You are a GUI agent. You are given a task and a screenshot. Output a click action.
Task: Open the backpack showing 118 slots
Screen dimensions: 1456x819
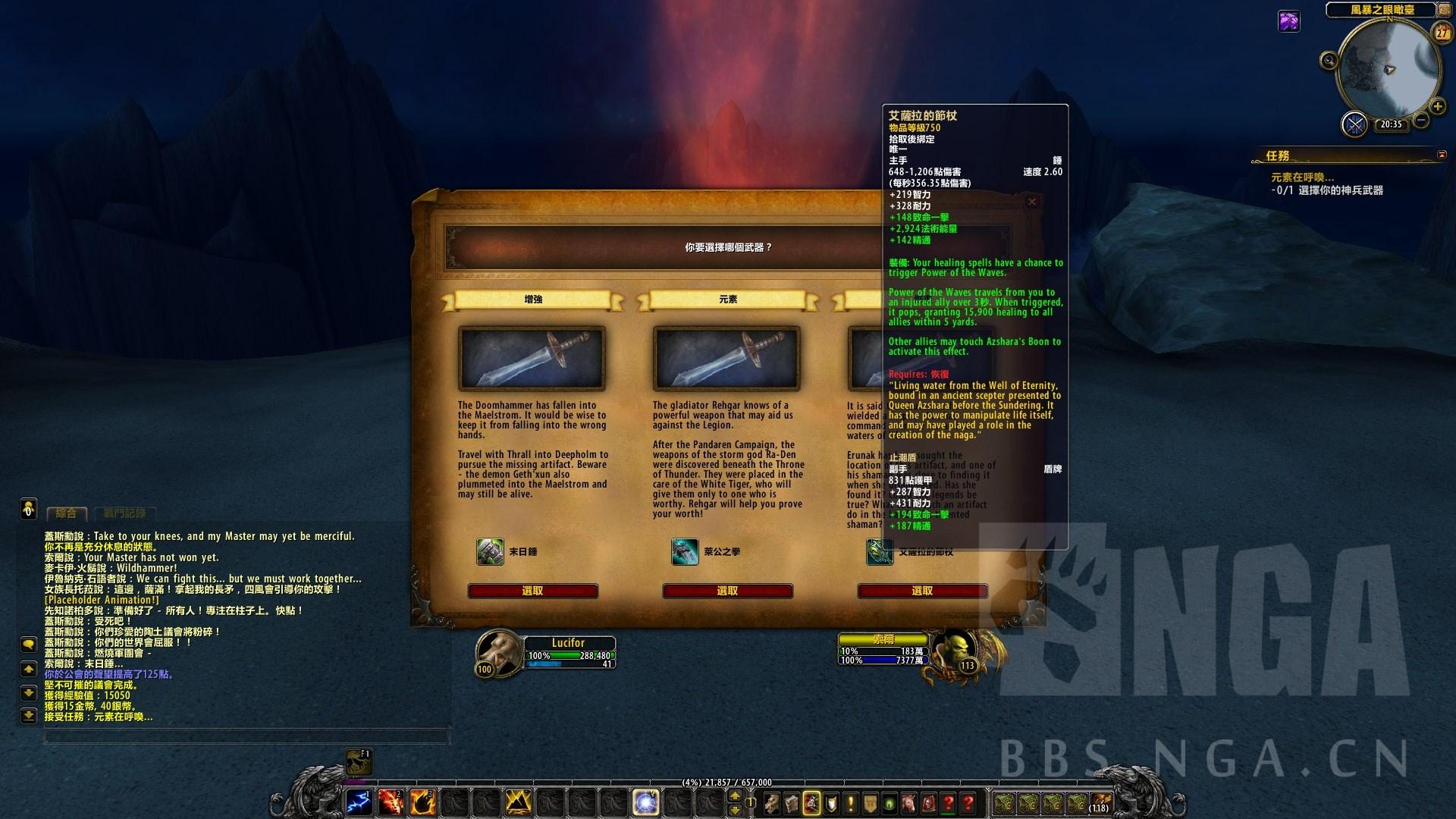1100,802
